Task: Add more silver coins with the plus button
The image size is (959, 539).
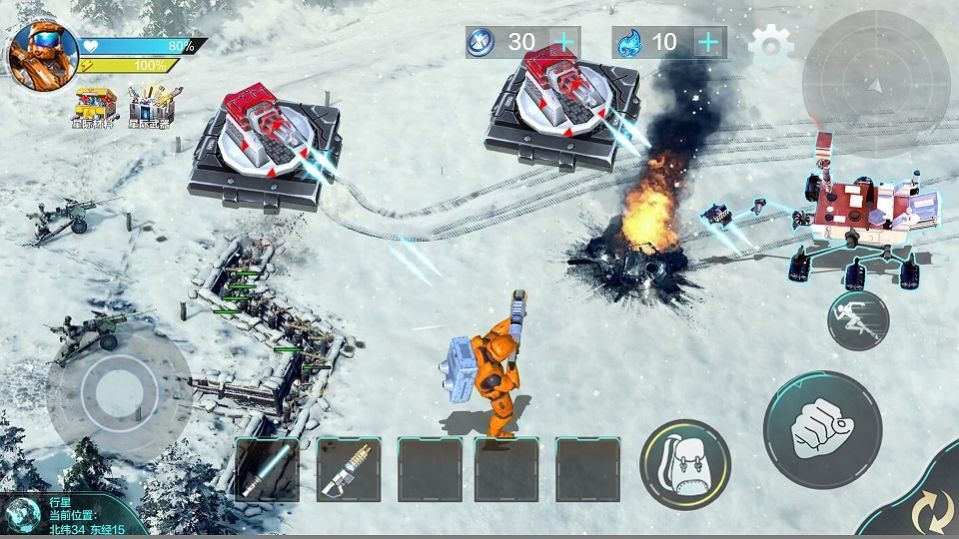Action: [x=564, y=42]
